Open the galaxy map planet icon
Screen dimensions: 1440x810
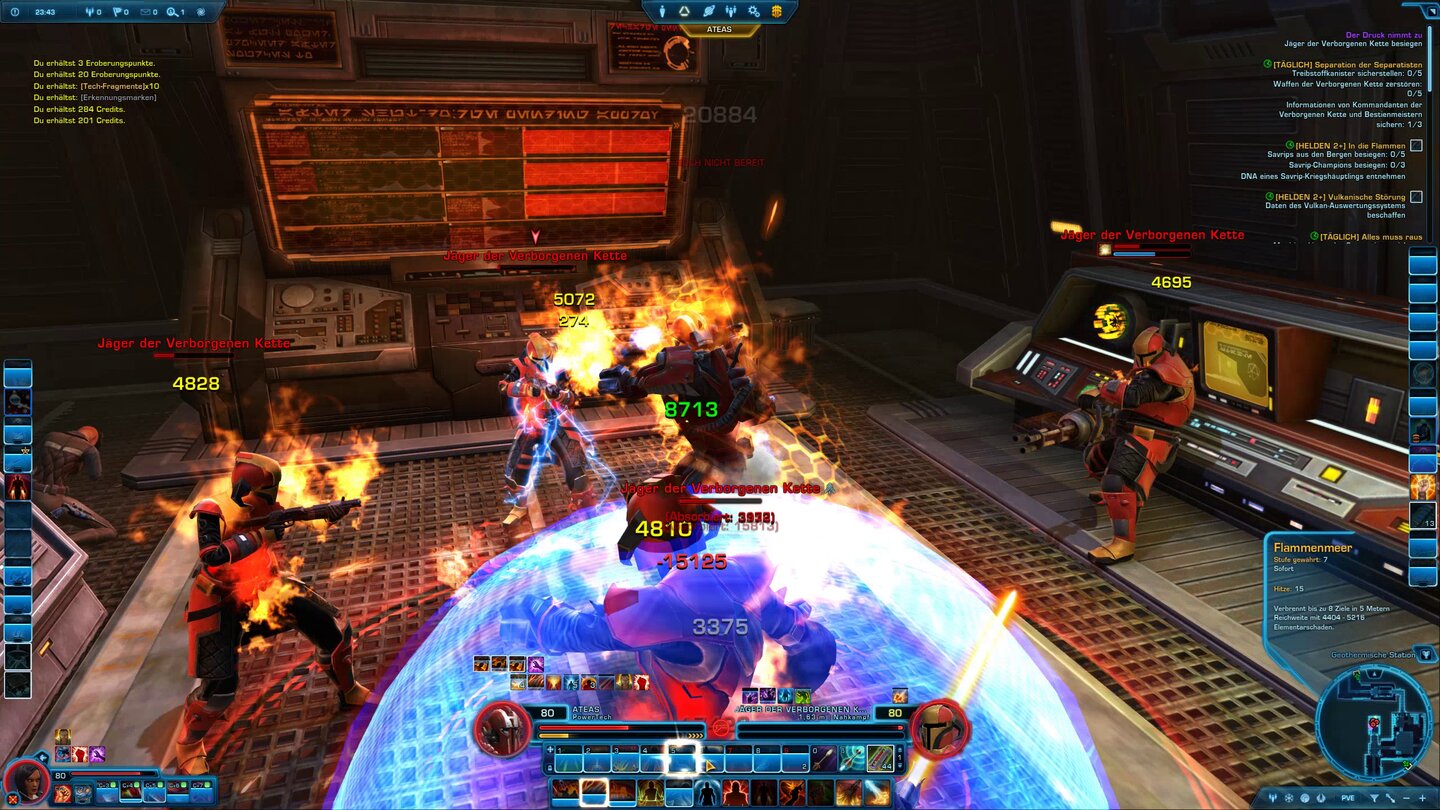click(x=710, y=11)
